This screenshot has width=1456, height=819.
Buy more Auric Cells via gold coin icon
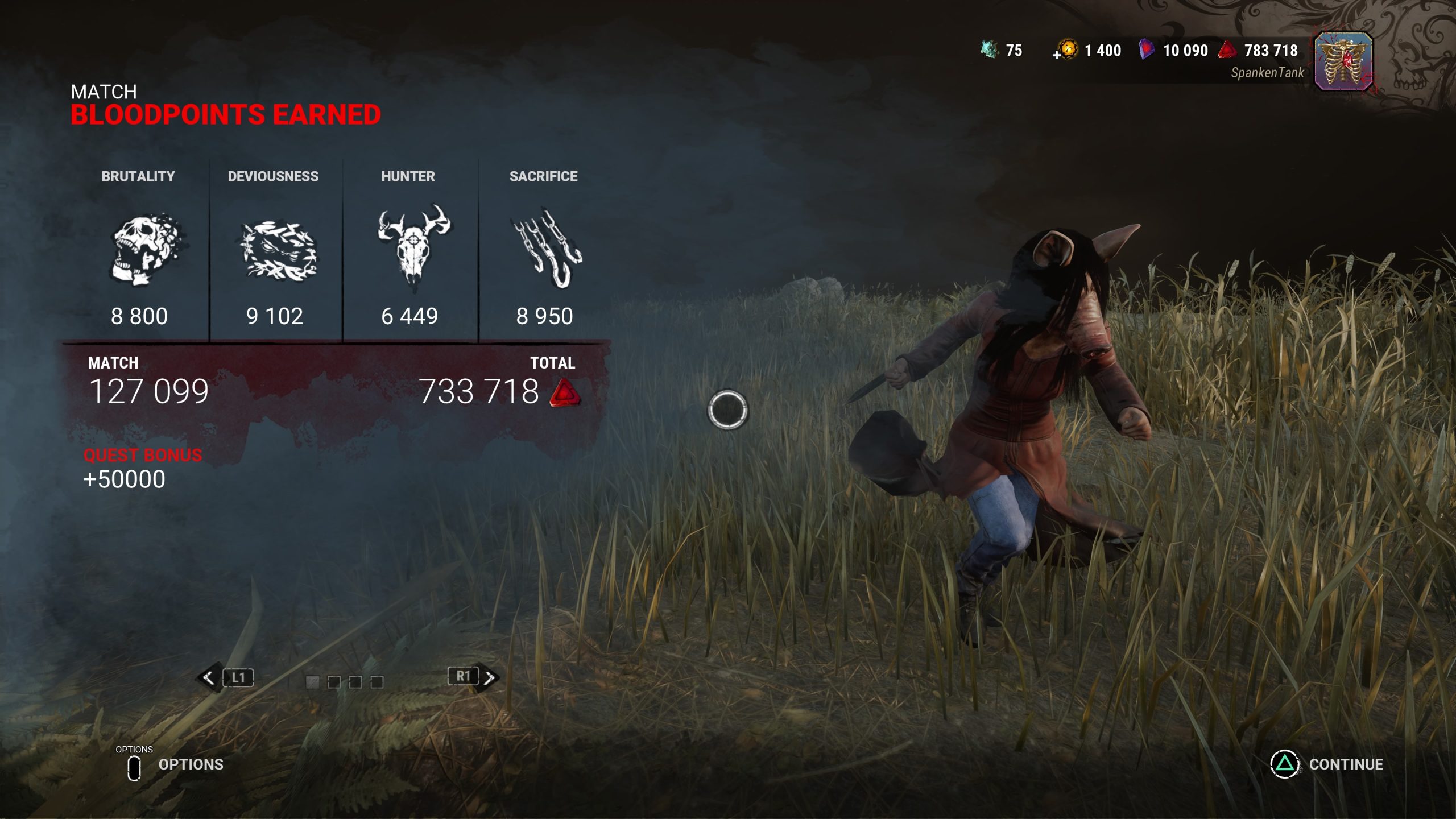point(1066,50)
